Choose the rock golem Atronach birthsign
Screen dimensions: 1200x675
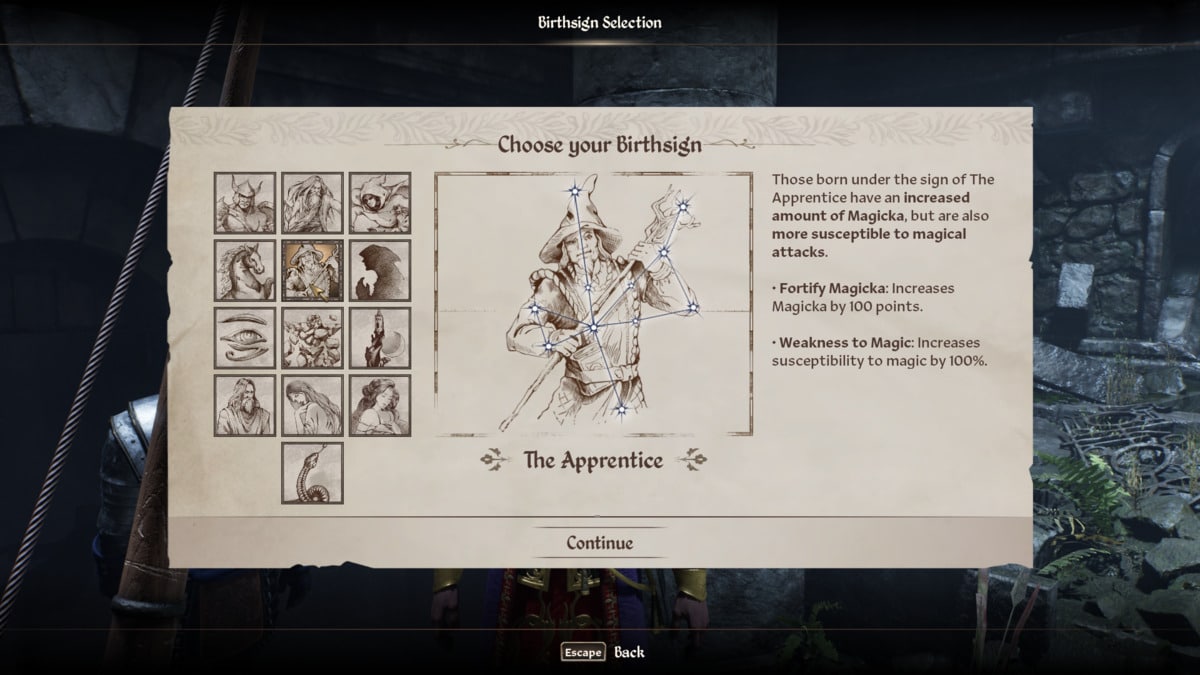coord(312,338)
